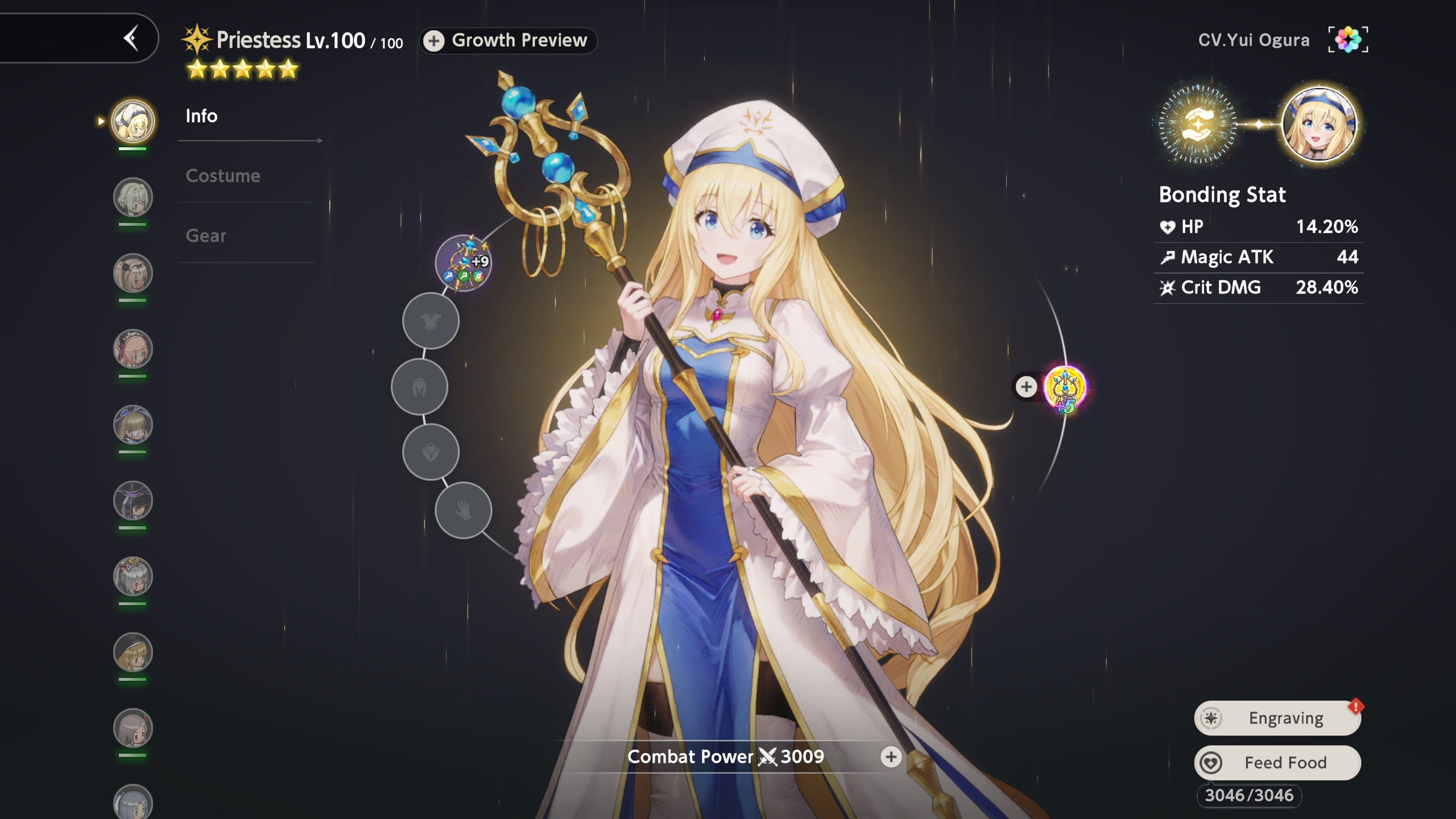The width and height of the screenshot is (1456, 819).
Task: Click the plus button beside the golden item
Action: tap(1026, 387)
